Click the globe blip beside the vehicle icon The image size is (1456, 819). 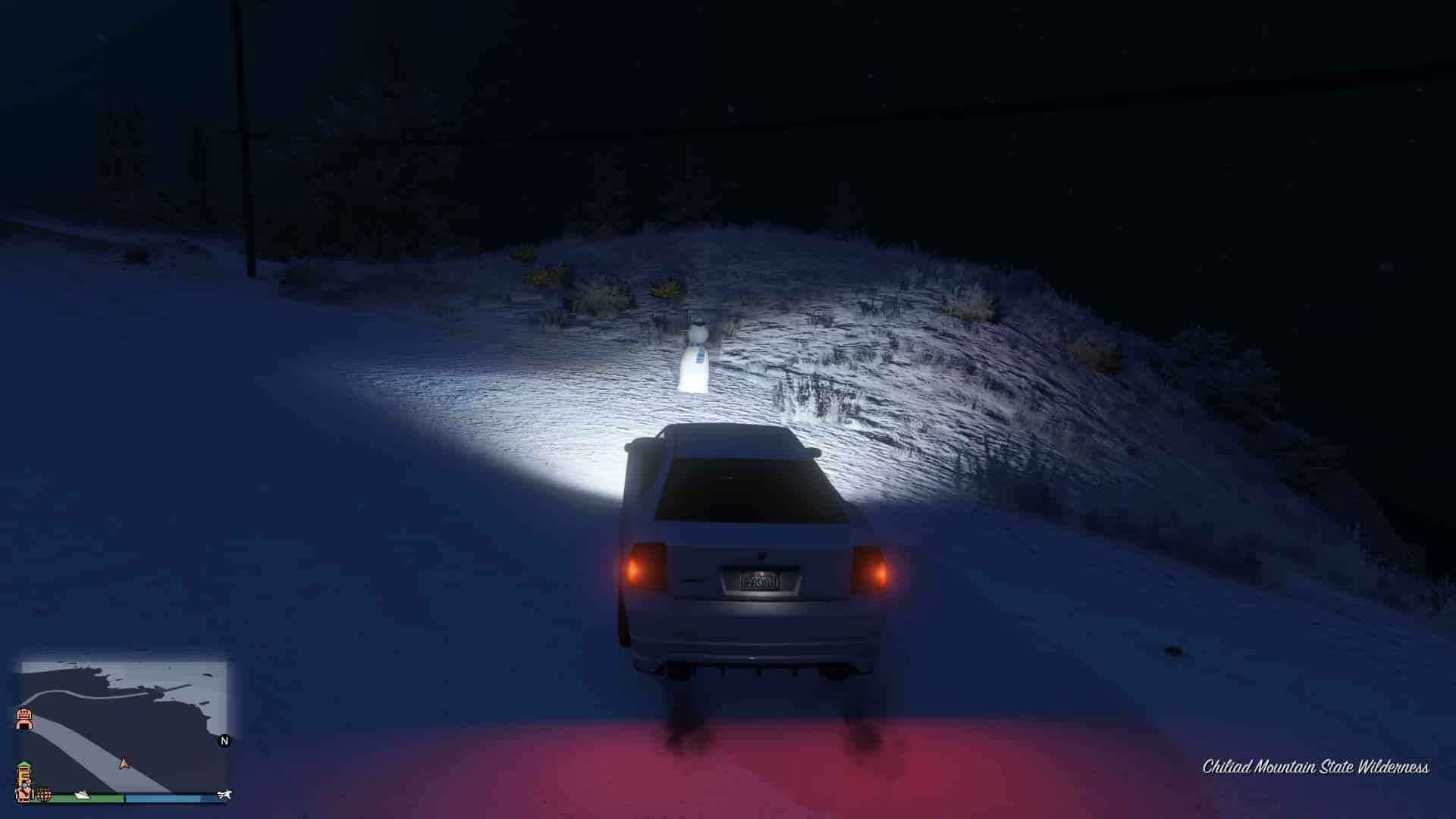tap(44, 795)
